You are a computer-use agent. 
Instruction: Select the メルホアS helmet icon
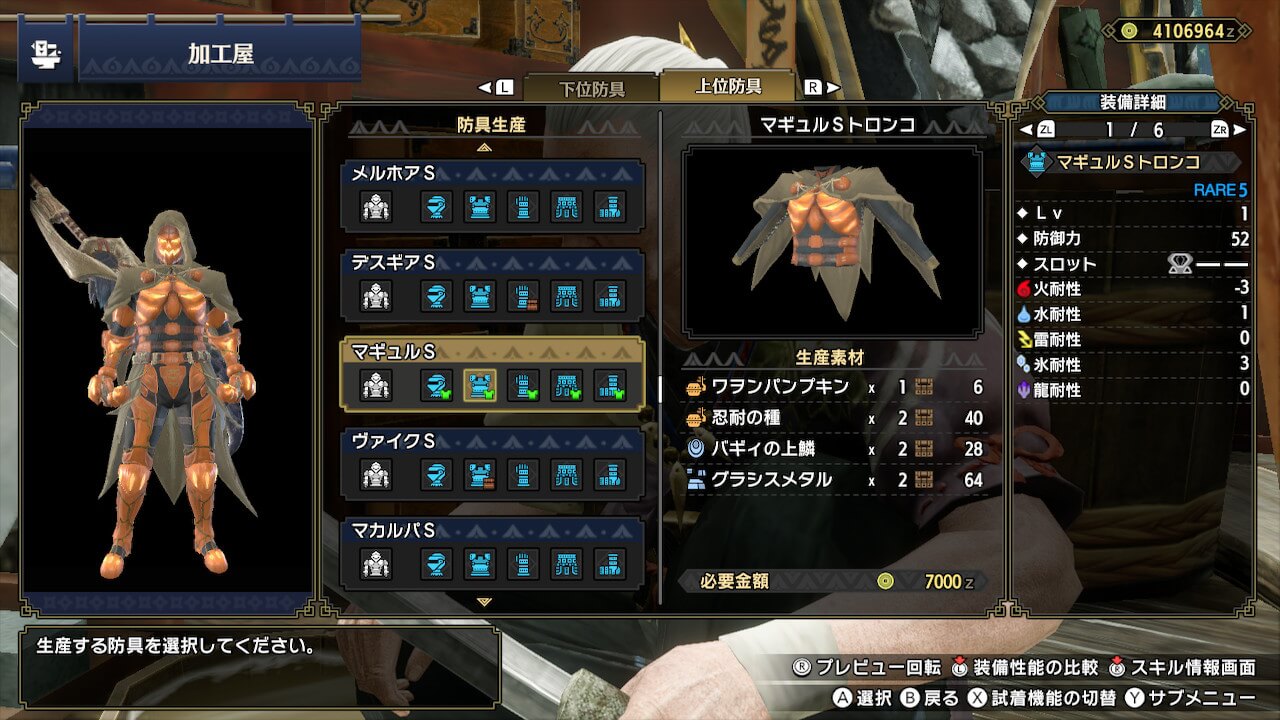point(436,207)
